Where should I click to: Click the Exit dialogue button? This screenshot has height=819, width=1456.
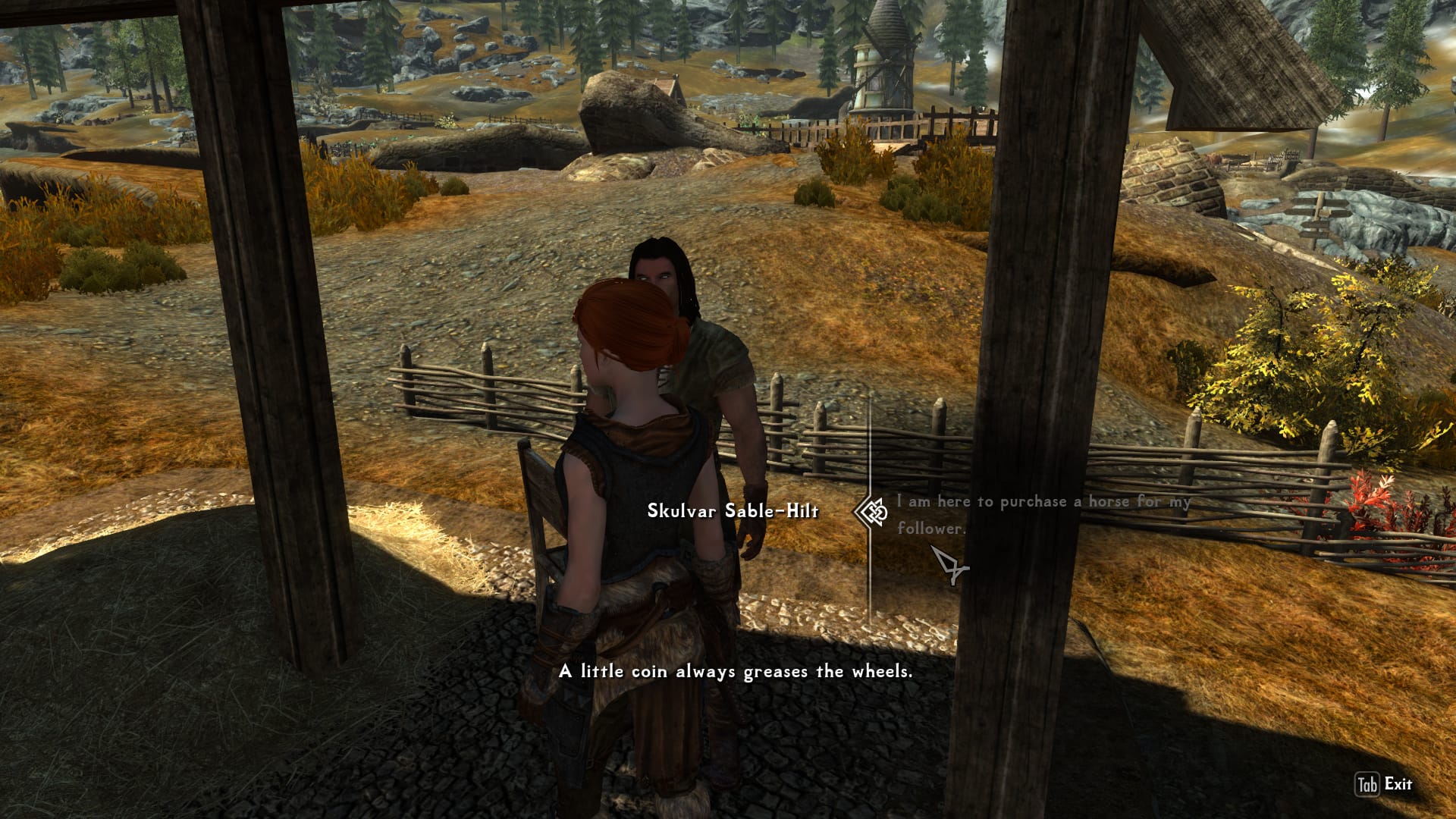[1384, 784]
